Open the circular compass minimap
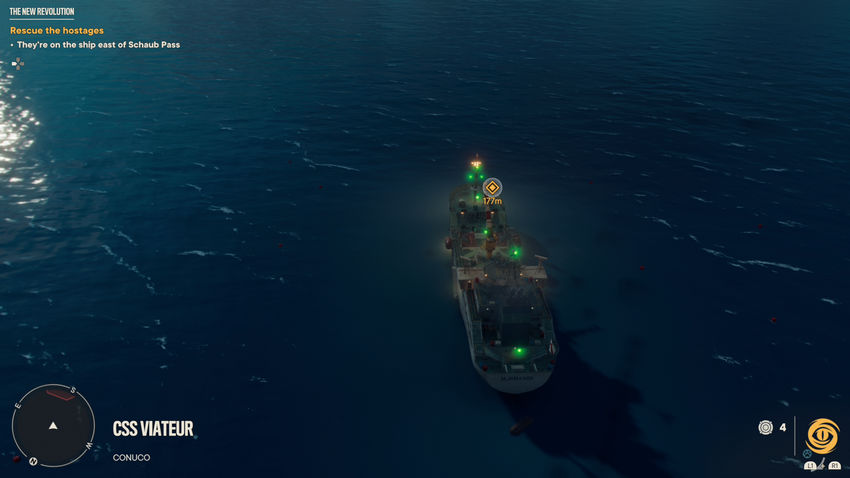The height and width of the screenshot is (478, 850). click(53, 425)
